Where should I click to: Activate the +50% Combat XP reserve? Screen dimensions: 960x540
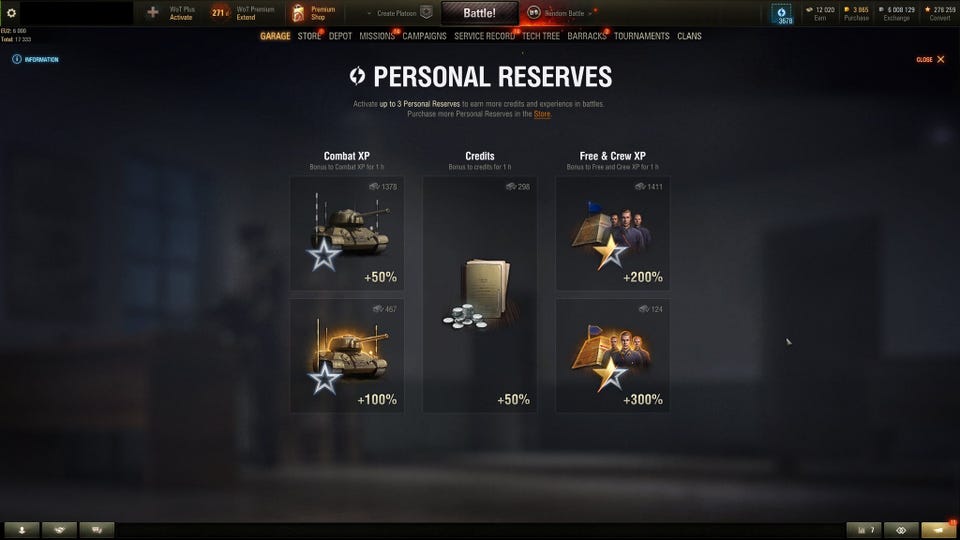(347, 234)
